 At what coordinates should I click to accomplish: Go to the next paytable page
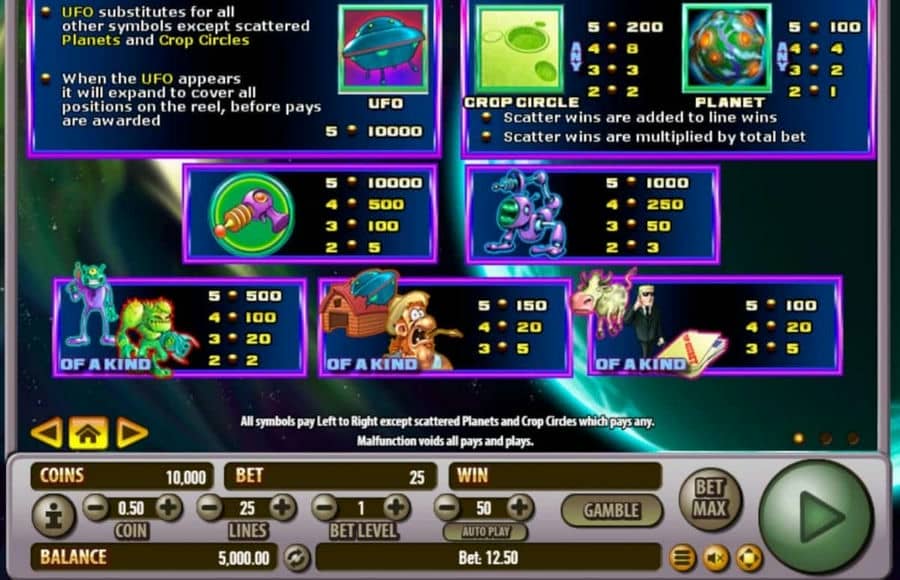click(132, 432)
